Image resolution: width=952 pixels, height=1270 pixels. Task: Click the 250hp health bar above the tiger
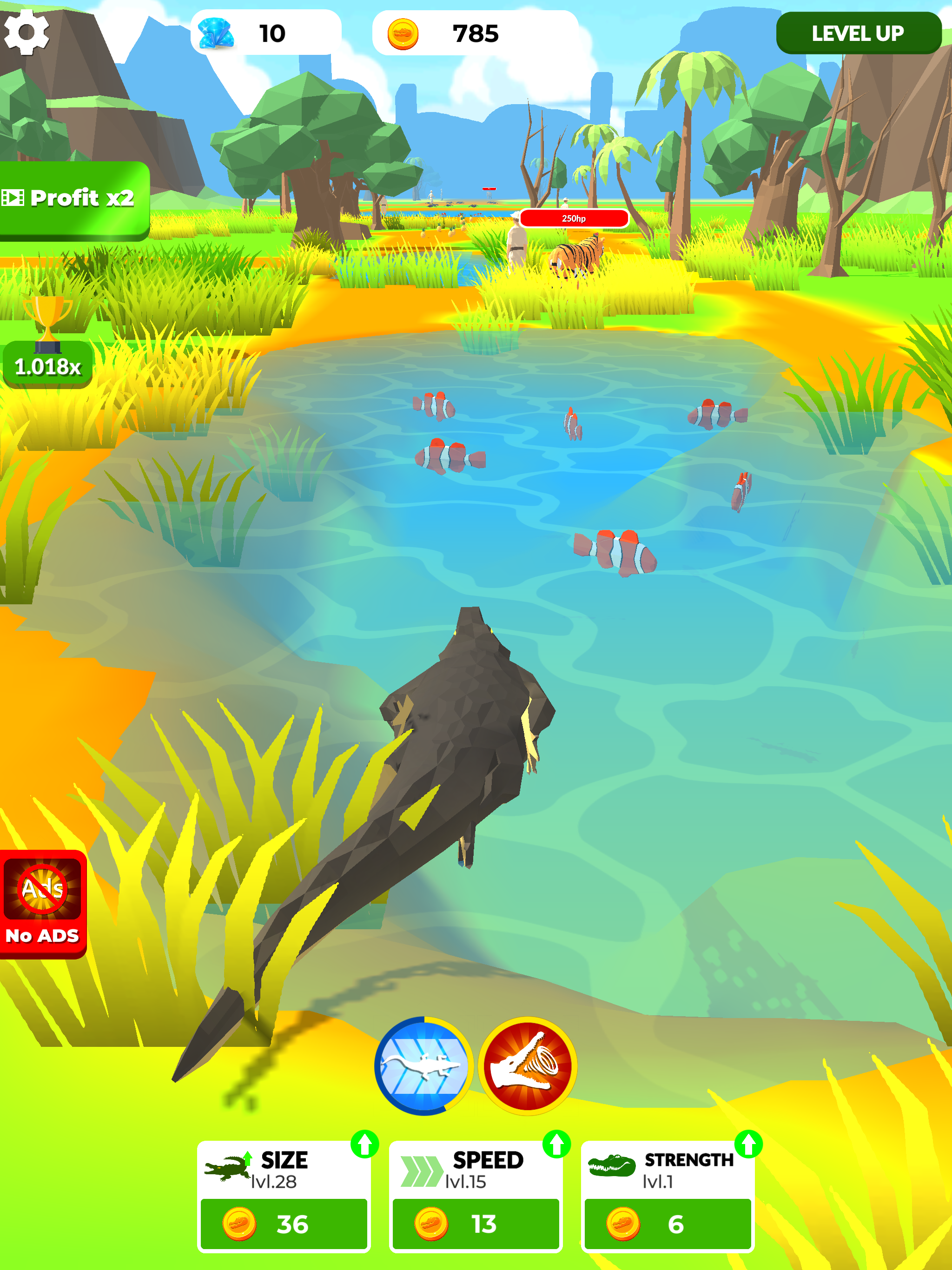[x=576, y=219]
